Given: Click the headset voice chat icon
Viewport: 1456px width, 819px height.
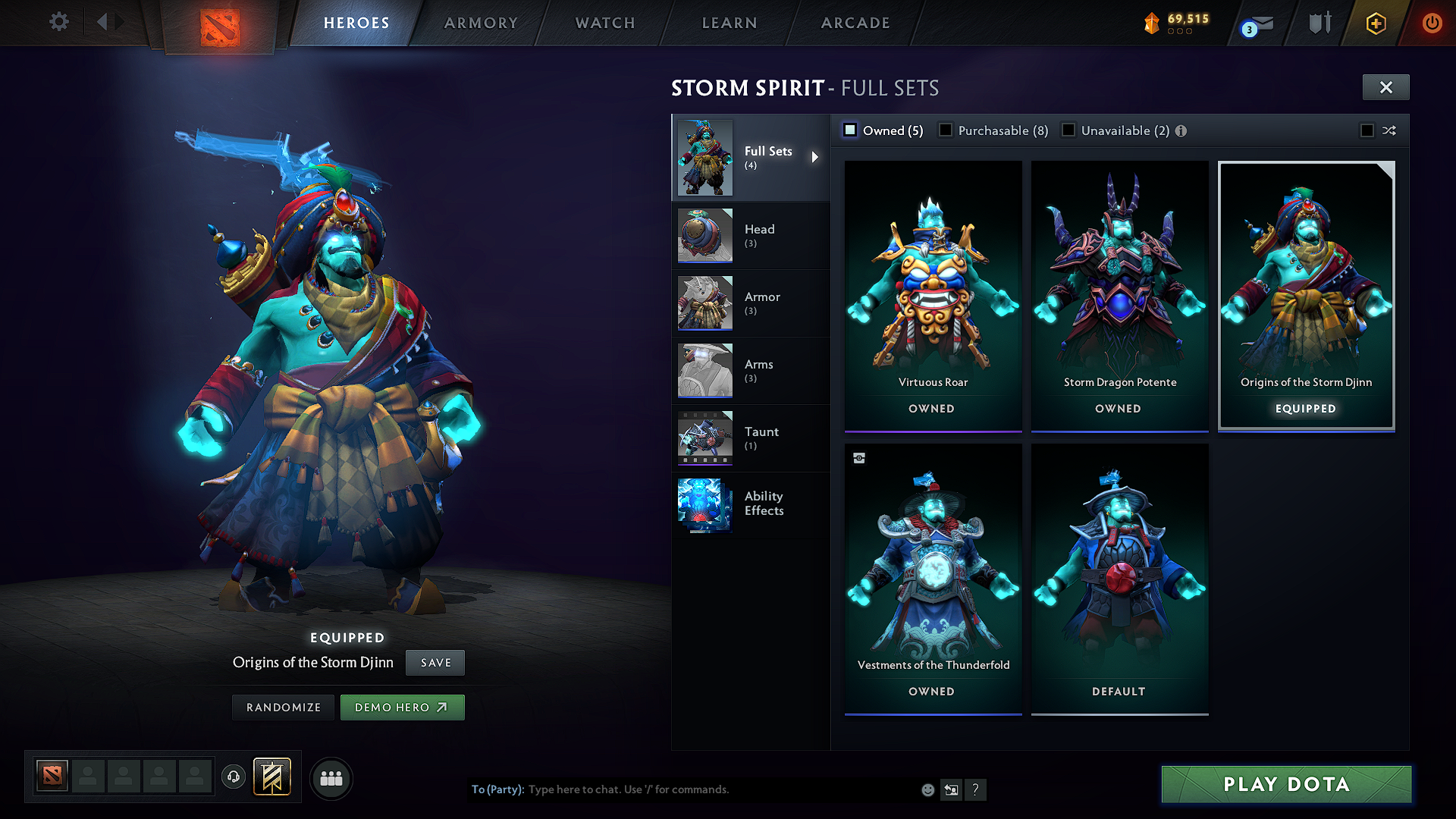Looking at the screenshot, I should (x=233, y=777).
